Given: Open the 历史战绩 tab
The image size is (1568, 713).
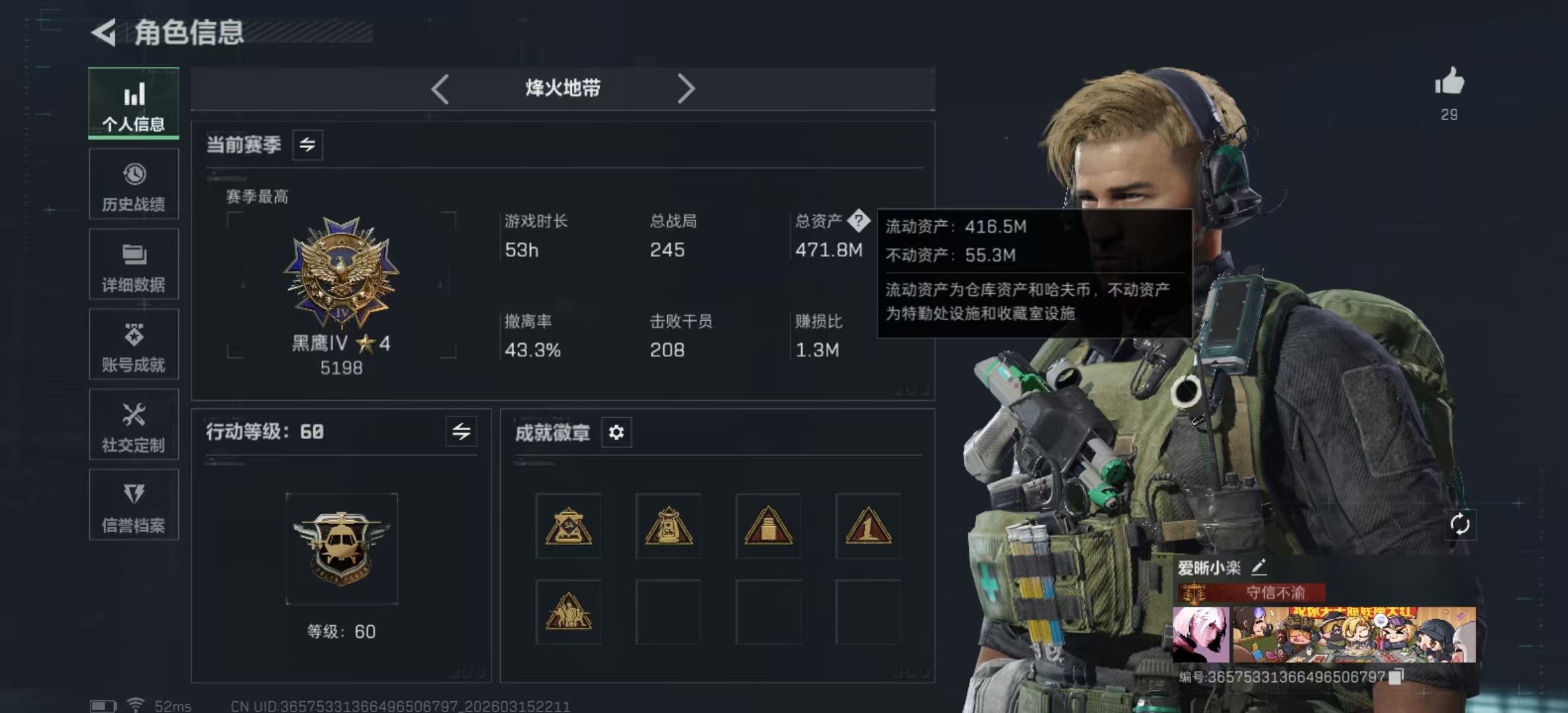Looking at the screenshot, I should pos(134,184).
